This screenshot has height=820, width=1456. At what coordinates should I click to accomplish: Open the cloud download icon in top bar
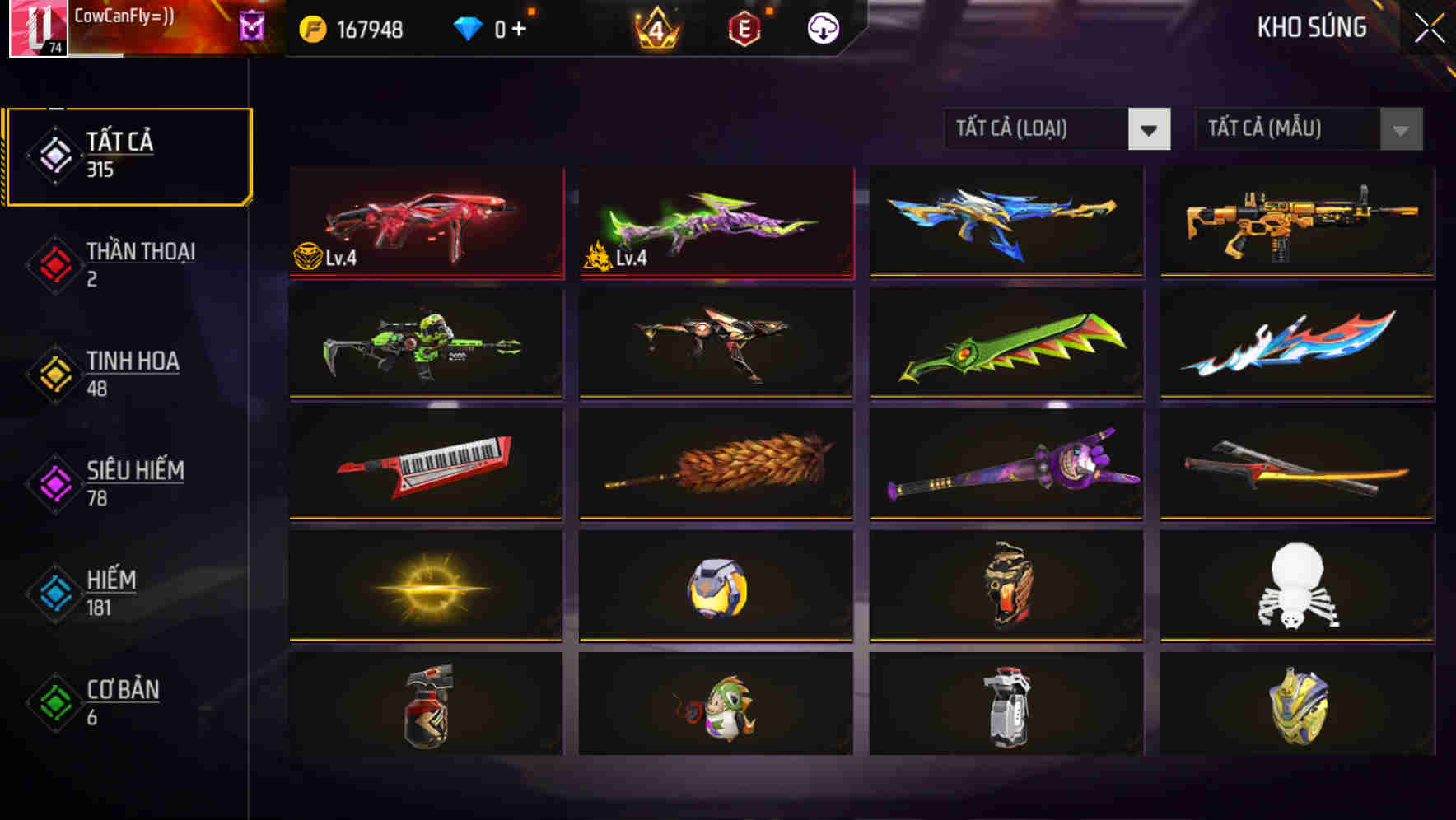[x=824, y=27]
